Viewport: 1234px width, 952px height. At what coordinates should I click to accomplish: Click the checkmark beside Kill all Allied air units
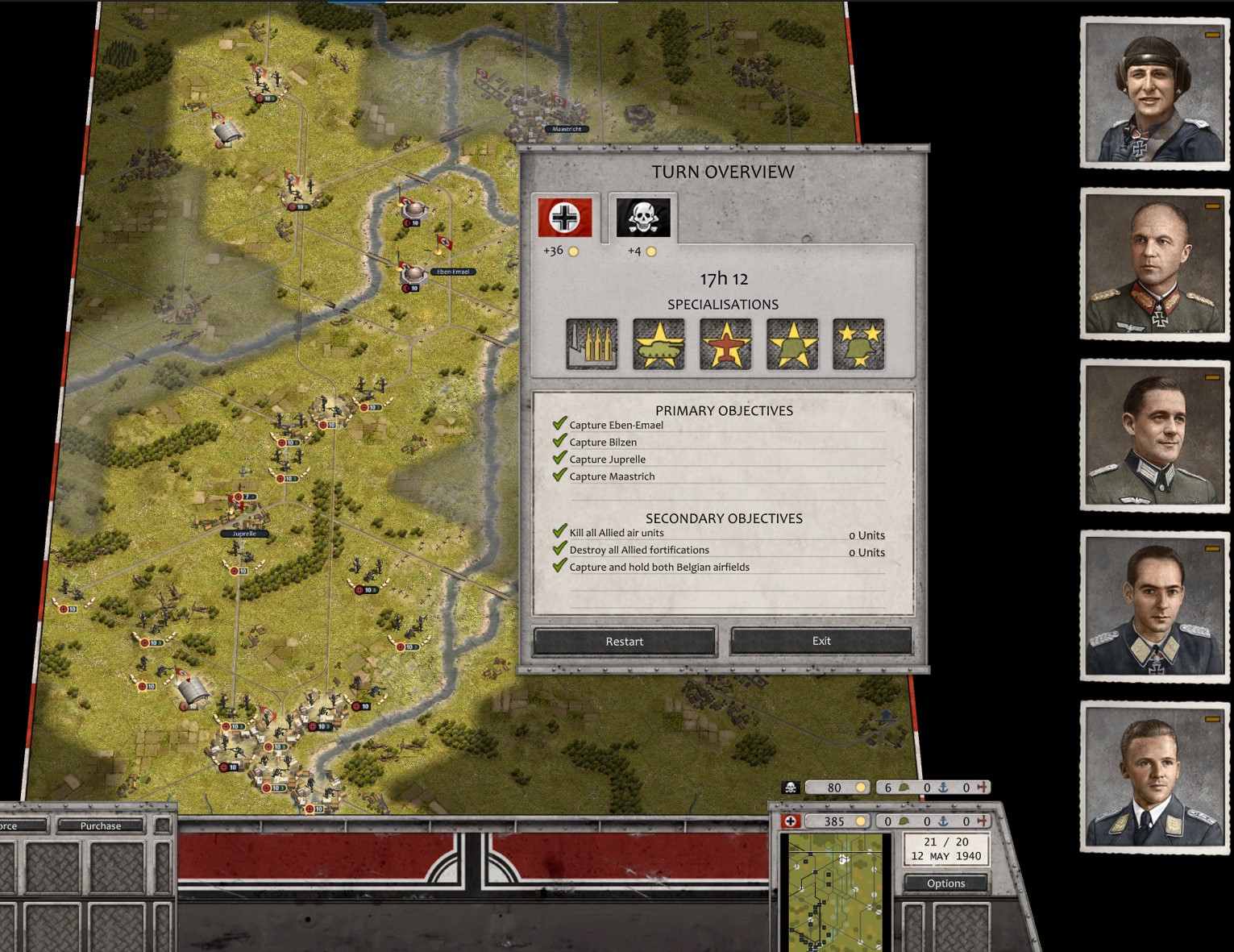coord(559,530)
